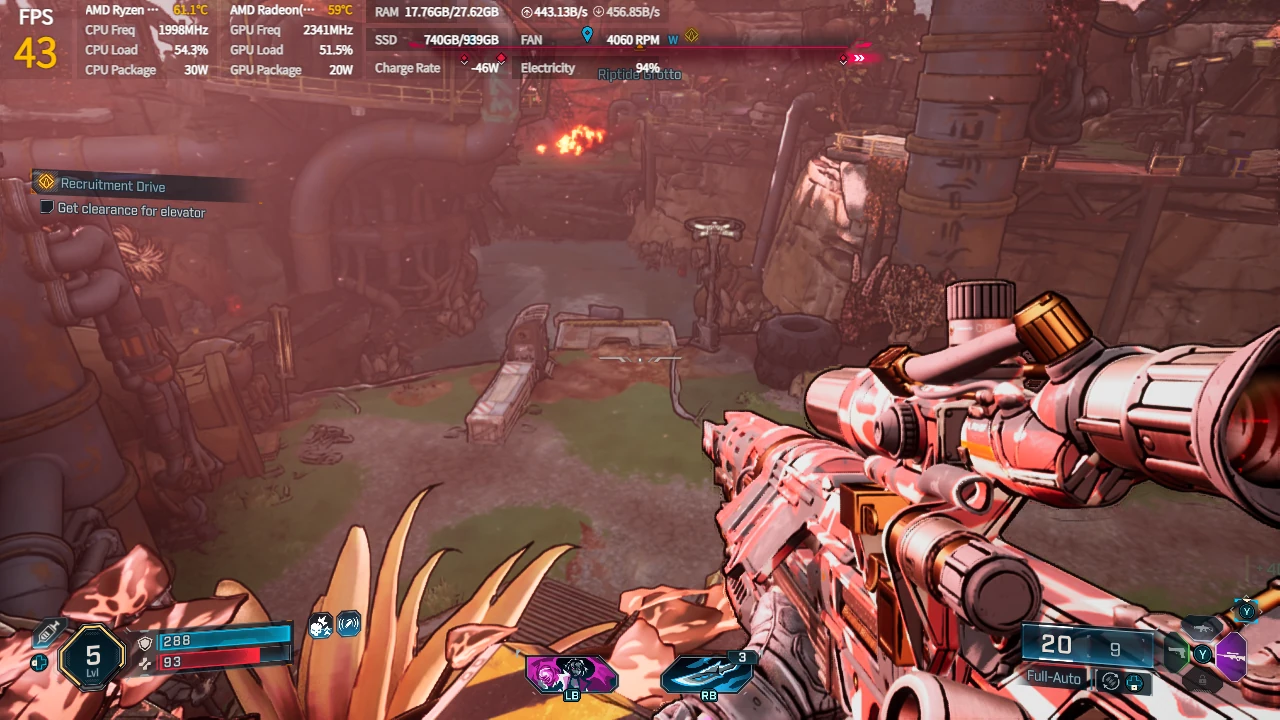Select the greyed assault rifle slot

pyautogui.click(x=1201, y=629)
